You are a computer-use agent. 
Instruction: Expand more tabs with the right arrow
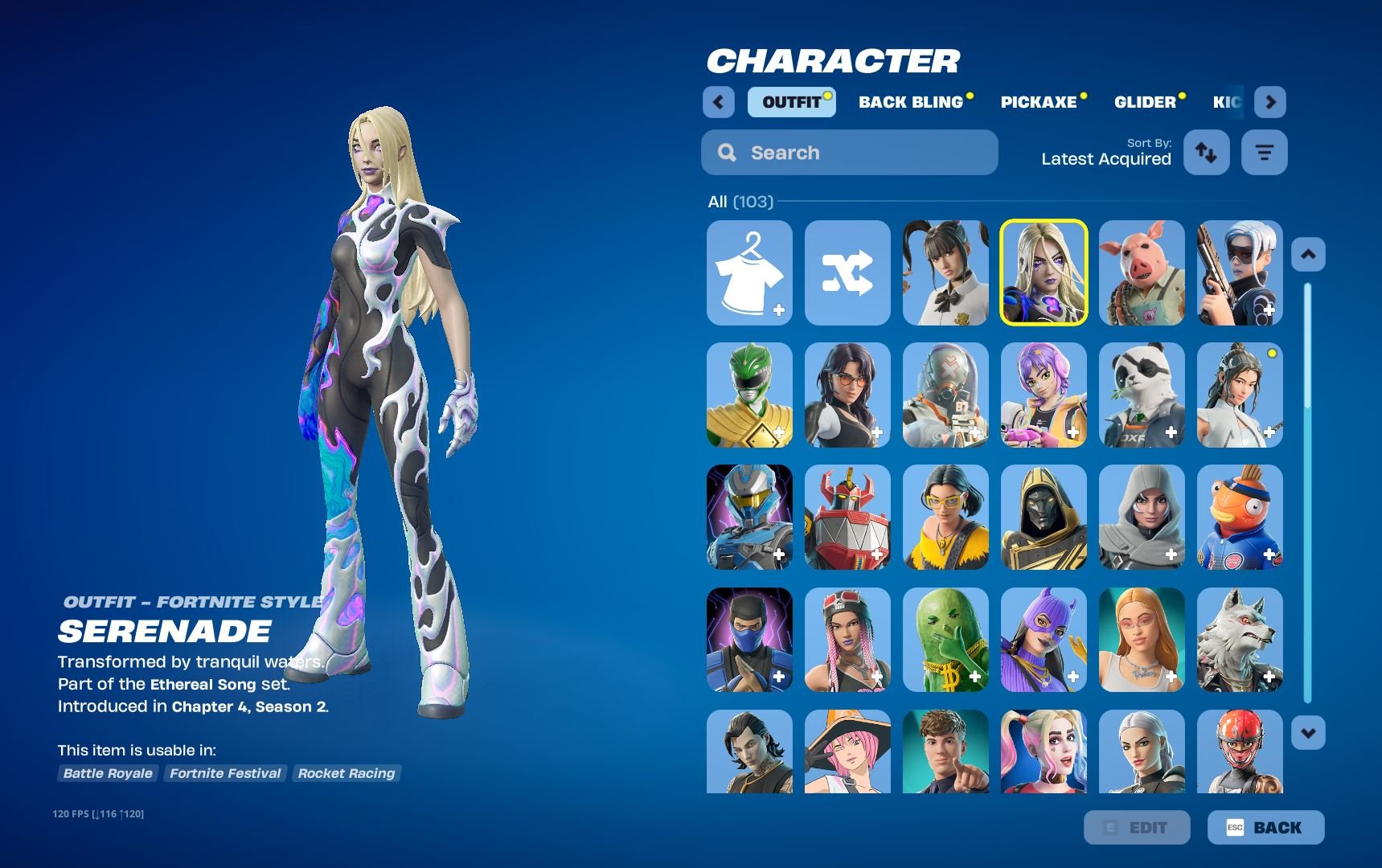click(1270, 102)
